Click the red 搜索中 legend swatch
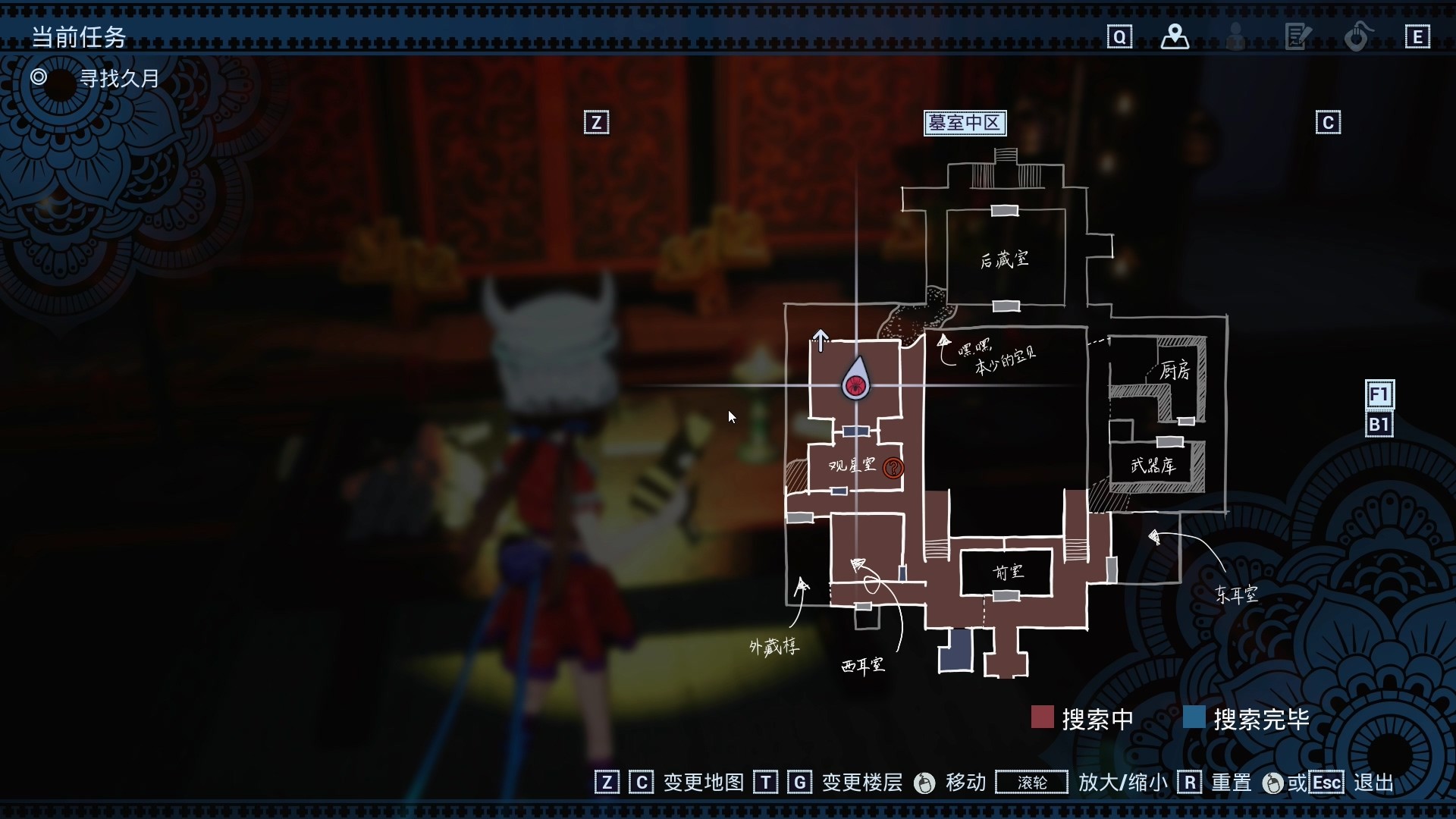Screen dimensions: 1456x819 click(1043, 717)
